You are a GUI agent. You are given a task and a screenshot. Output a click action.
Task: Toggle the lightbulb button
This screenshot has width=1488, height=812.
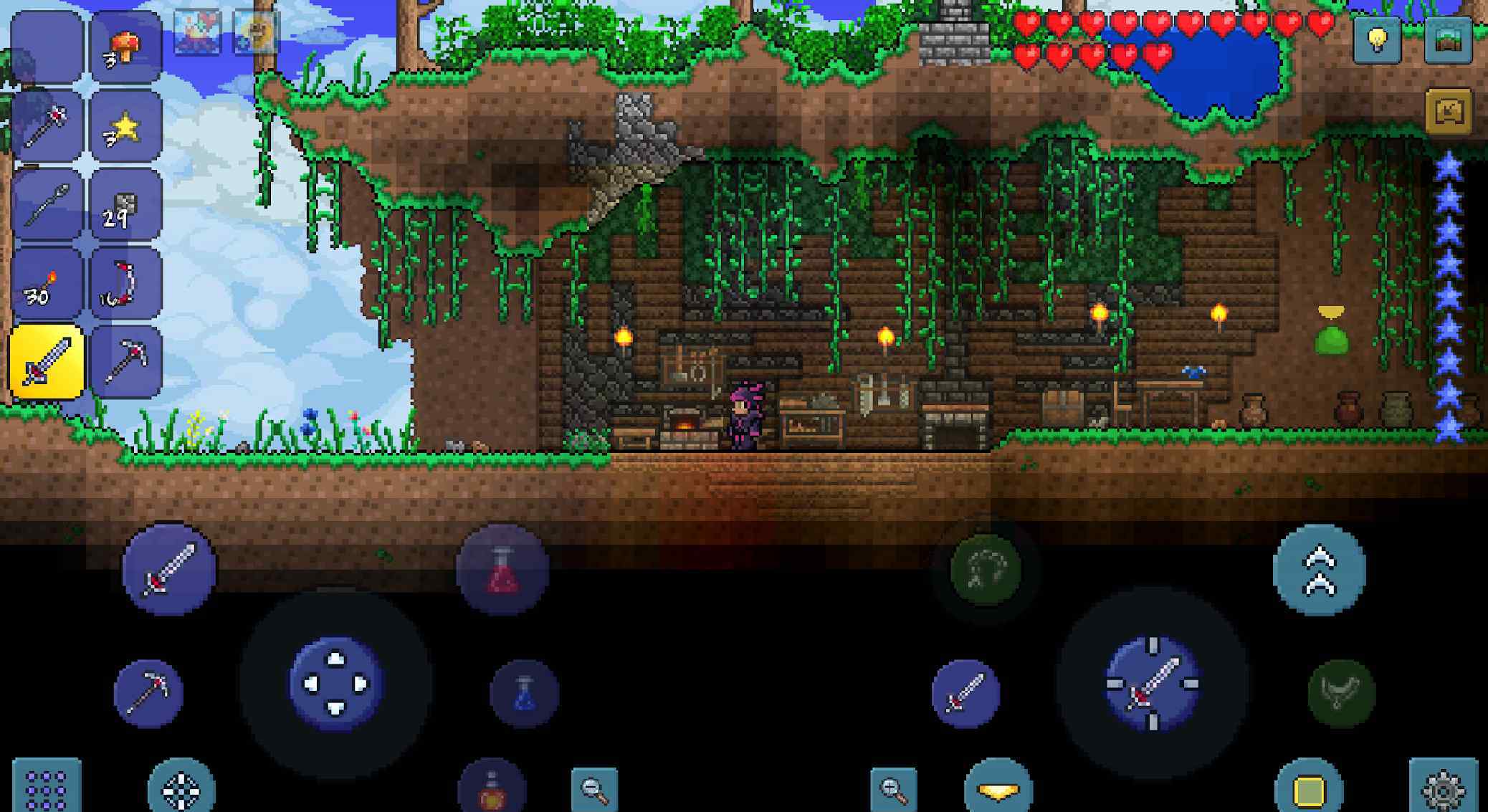click(1376, 40)
